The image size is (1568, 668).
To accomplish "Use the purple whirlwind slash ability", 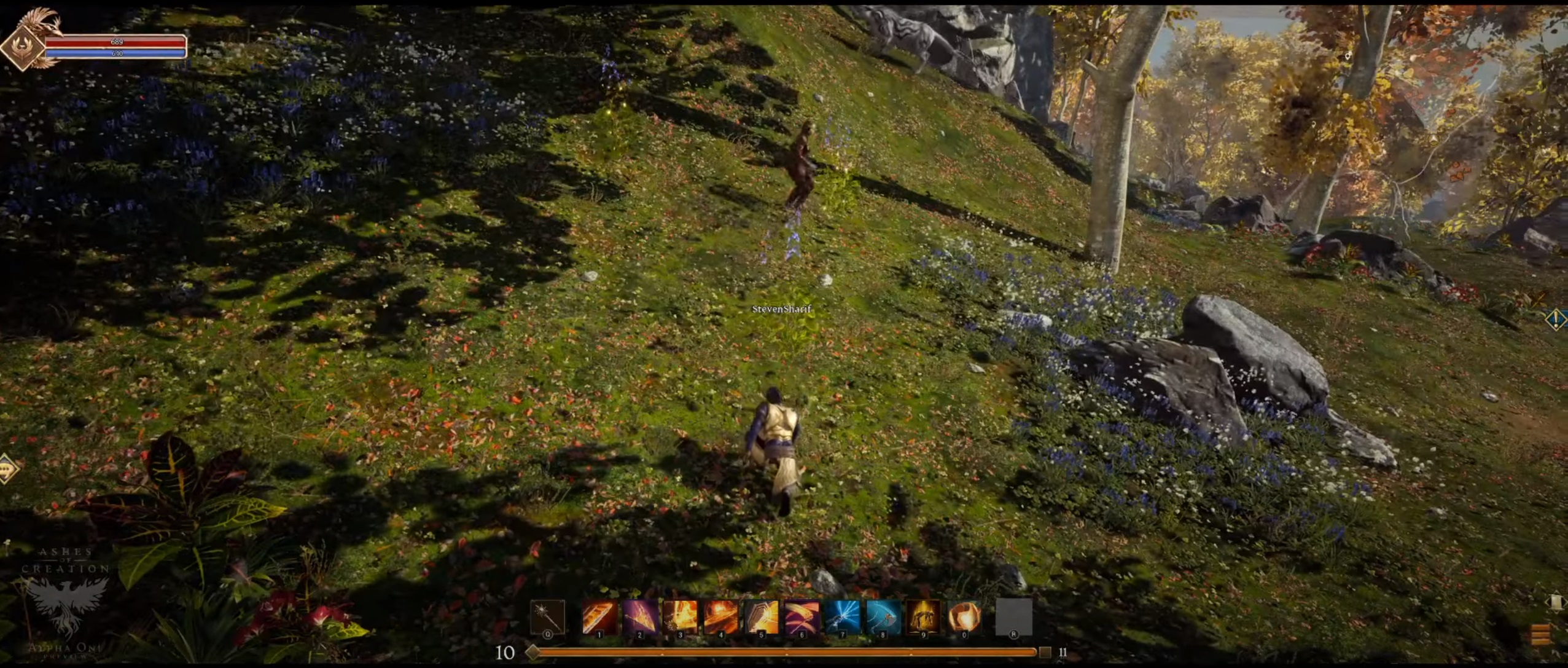I will (x=802, y=617).
